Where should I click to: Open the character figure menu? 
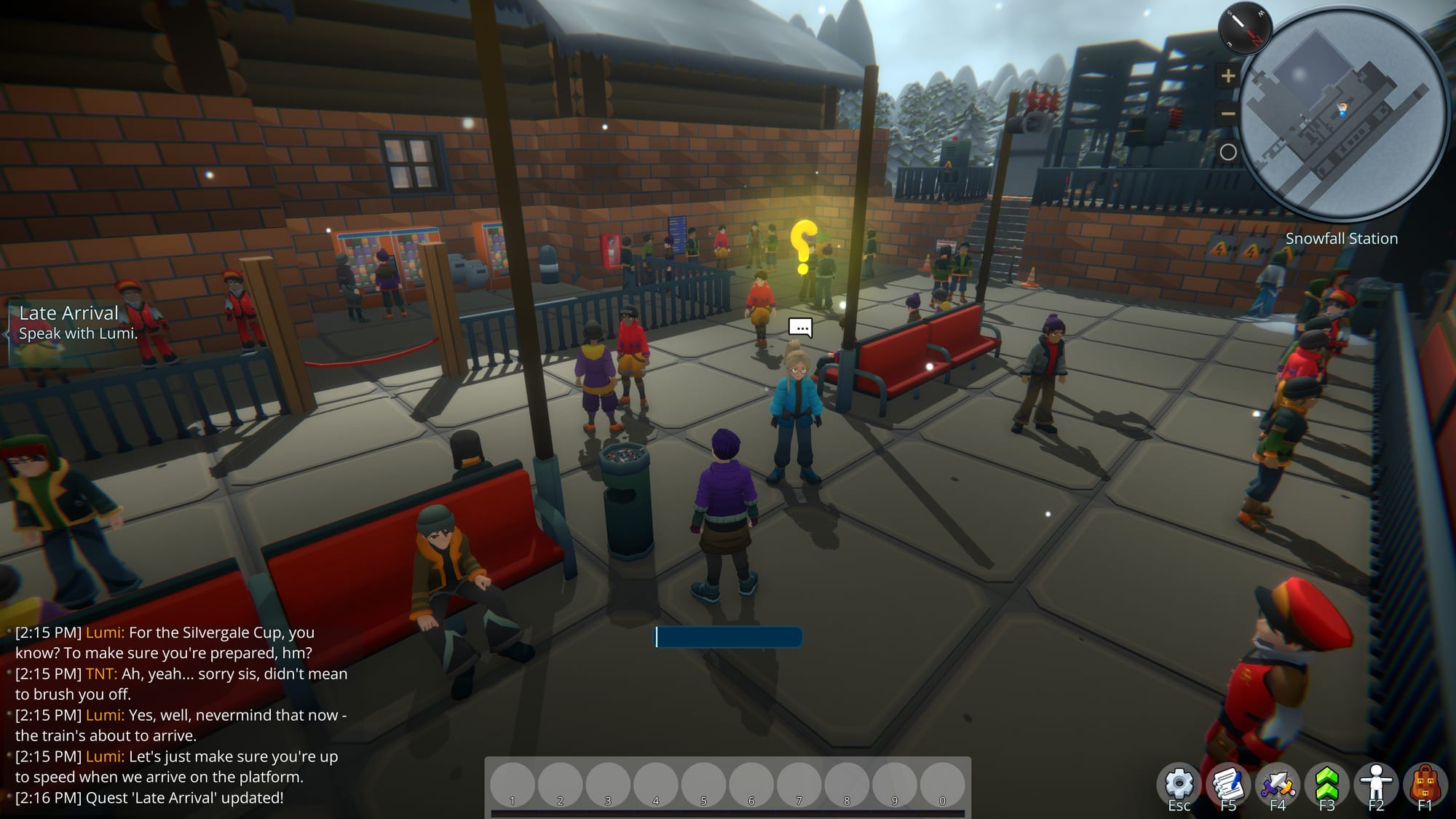tap(1376, 785)
